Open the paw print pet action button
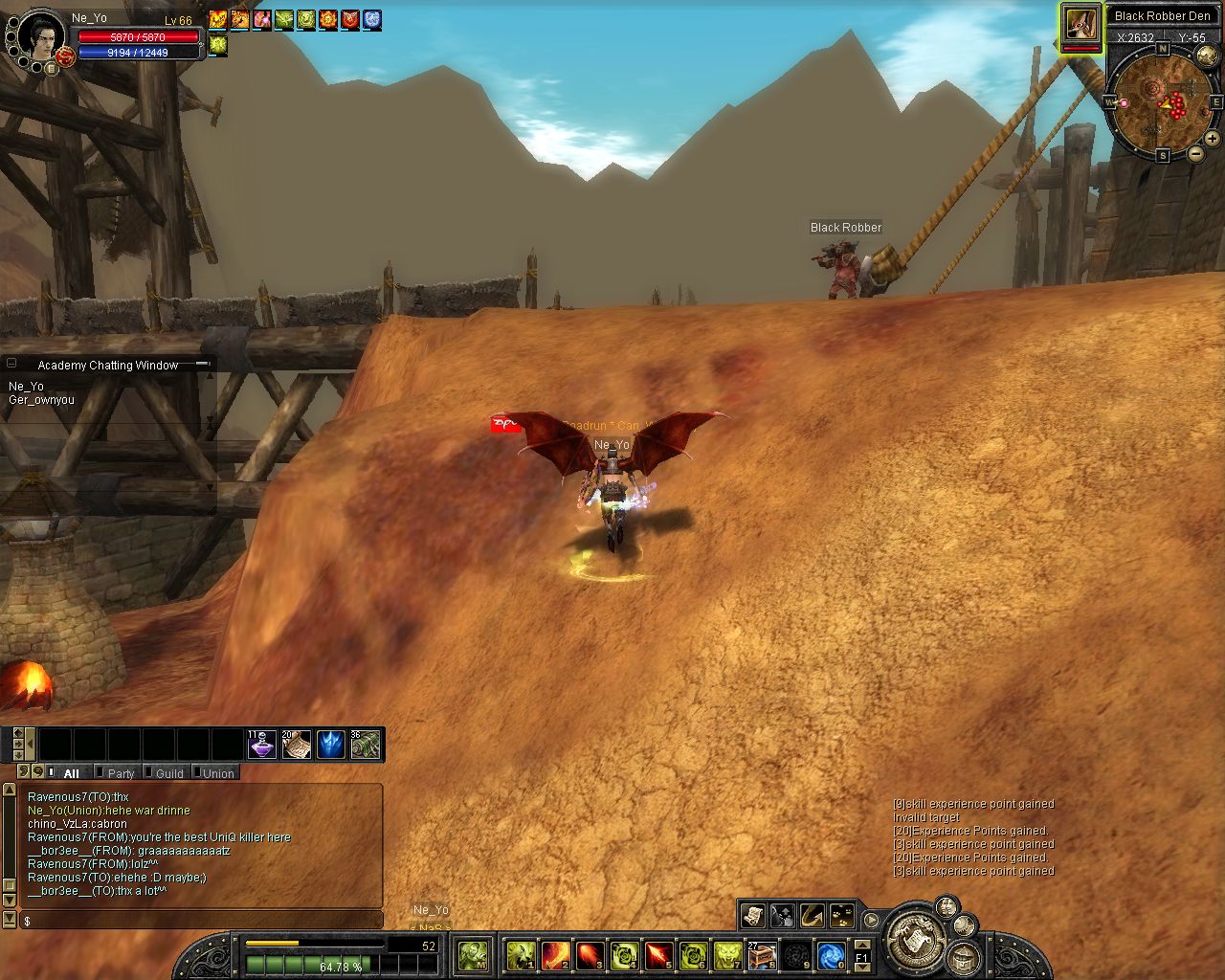The image size is (1225, 980). click(842, 916)
